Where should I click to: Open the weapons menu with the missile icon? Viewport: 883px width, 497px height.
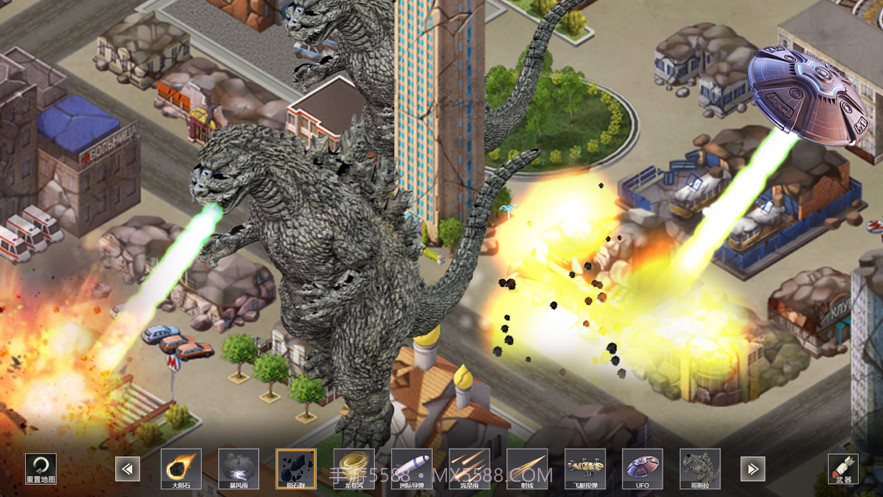(x=843, y=466)
